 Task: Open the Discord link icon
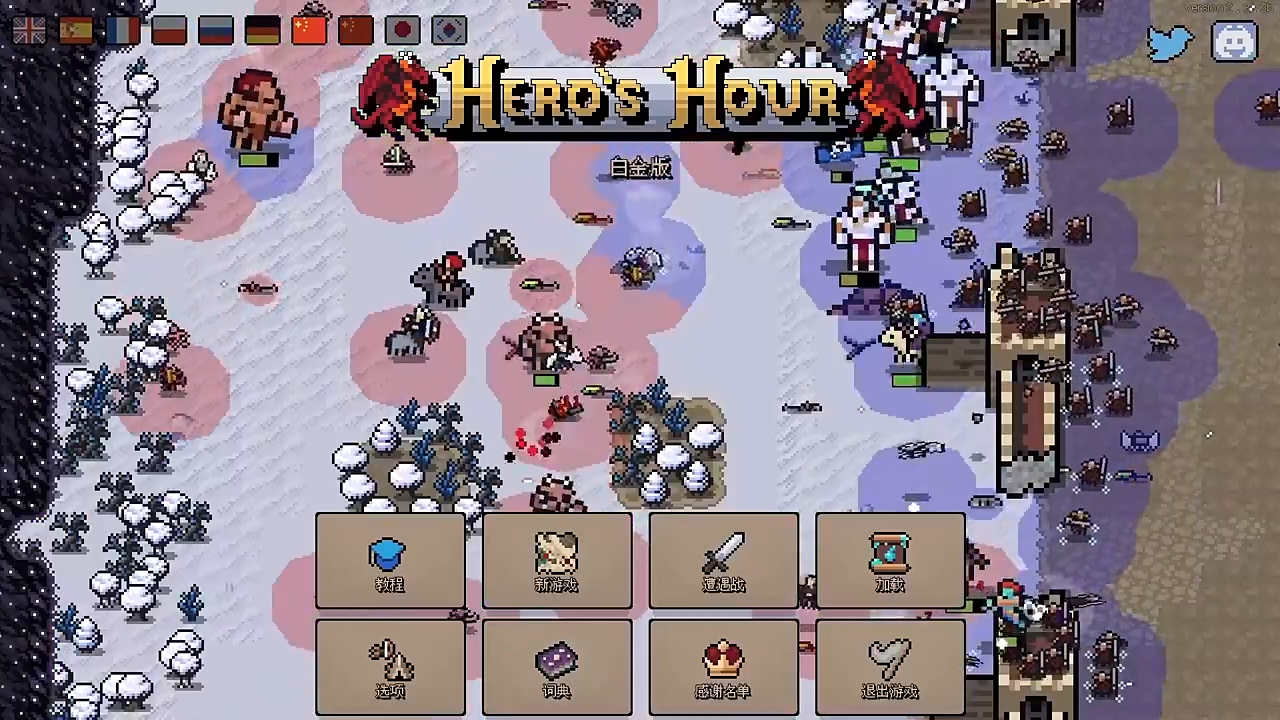pyautogui.click(x=1234, y=43)
